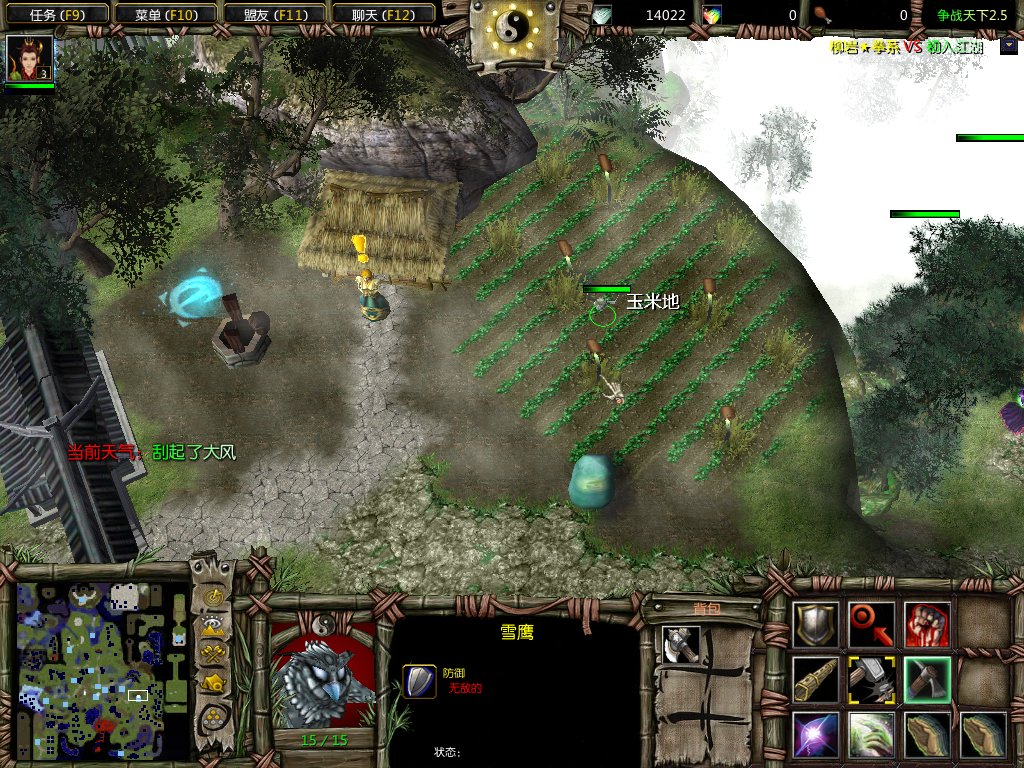Click on the minimap
1024x768 pixels.
click(102, 670)
